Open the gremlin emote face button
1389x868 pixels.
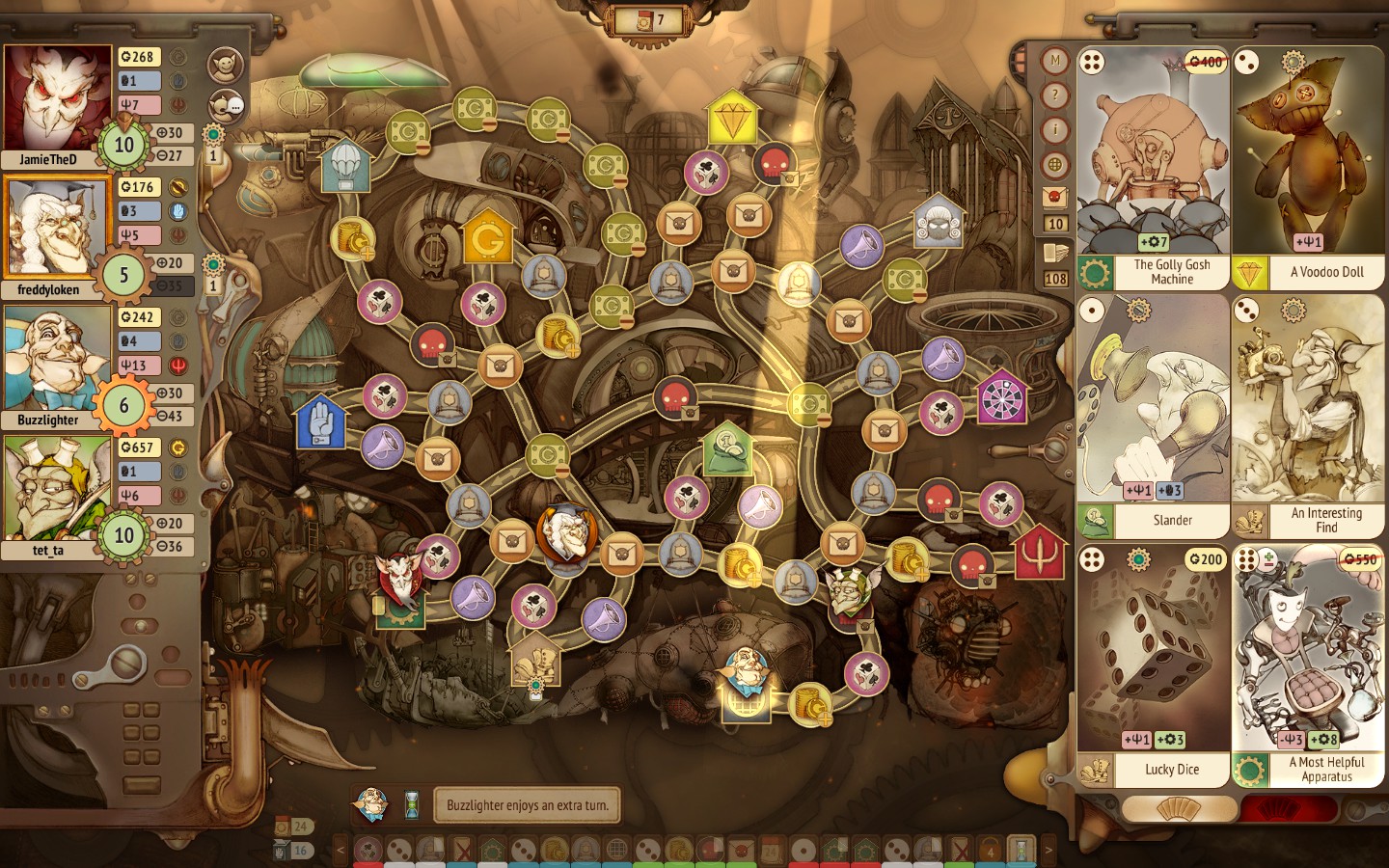pos(226,65)
